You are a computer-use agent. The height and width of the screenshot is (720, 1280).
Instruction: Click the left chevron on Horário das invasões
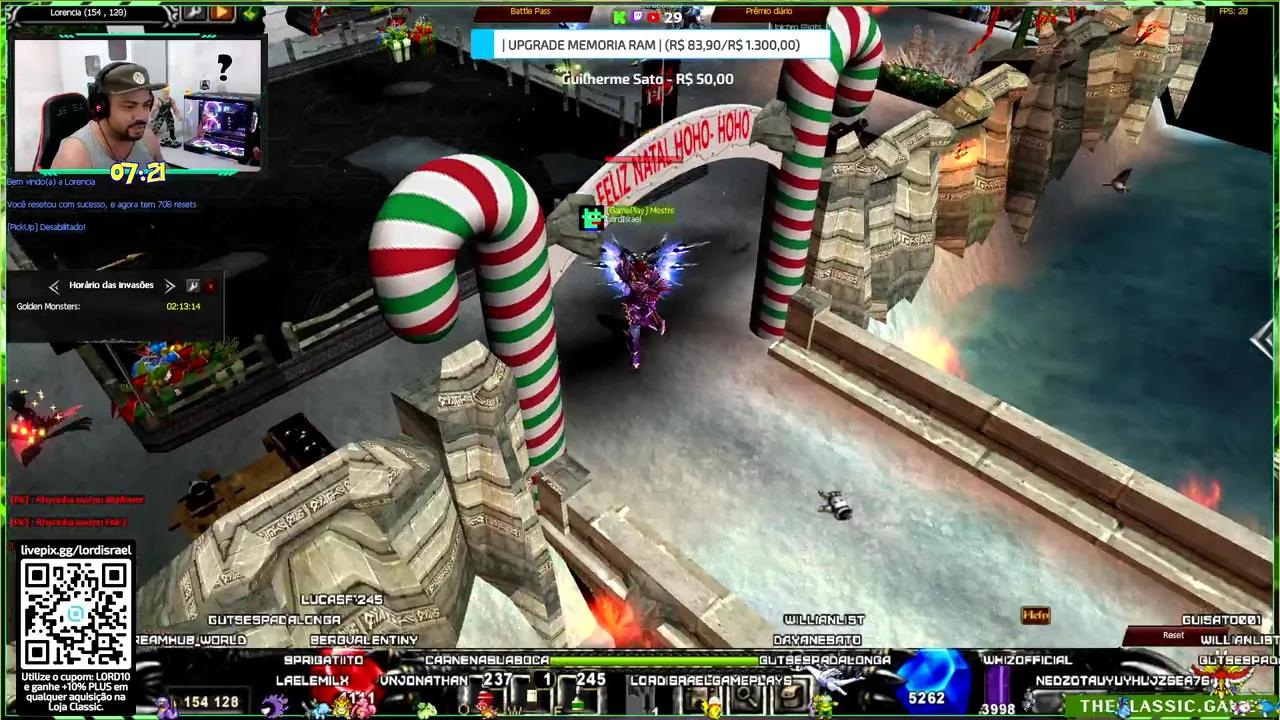[55, 286]
